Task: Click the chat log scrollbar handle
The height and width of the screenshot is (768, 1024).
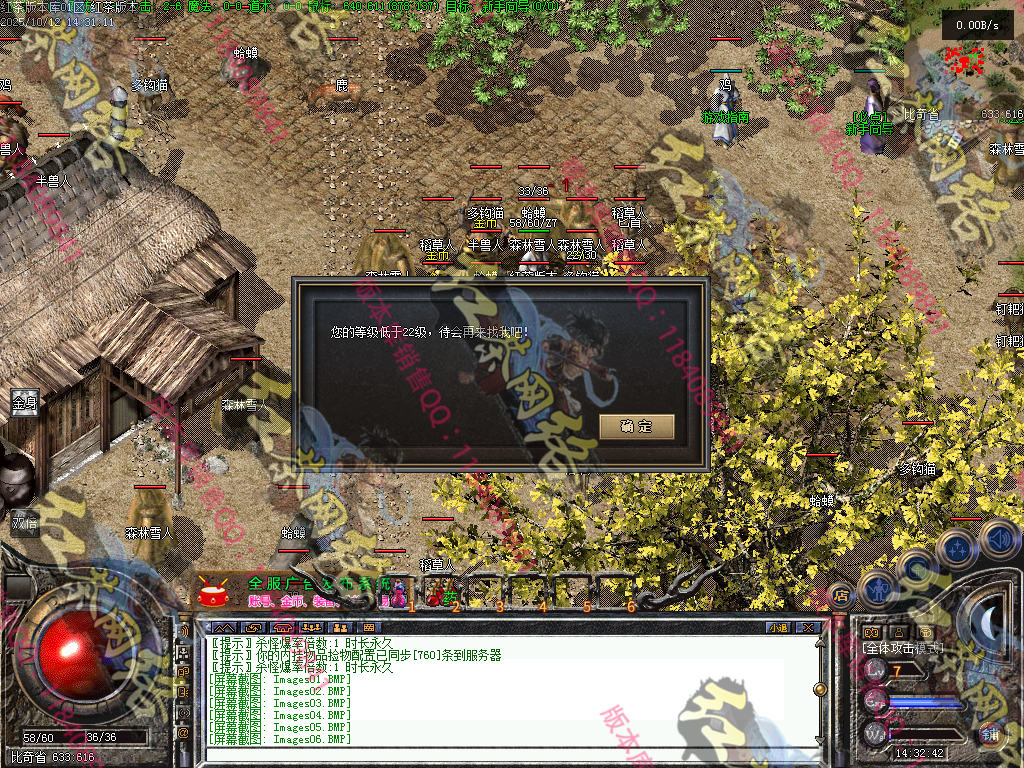Action: 820,689
